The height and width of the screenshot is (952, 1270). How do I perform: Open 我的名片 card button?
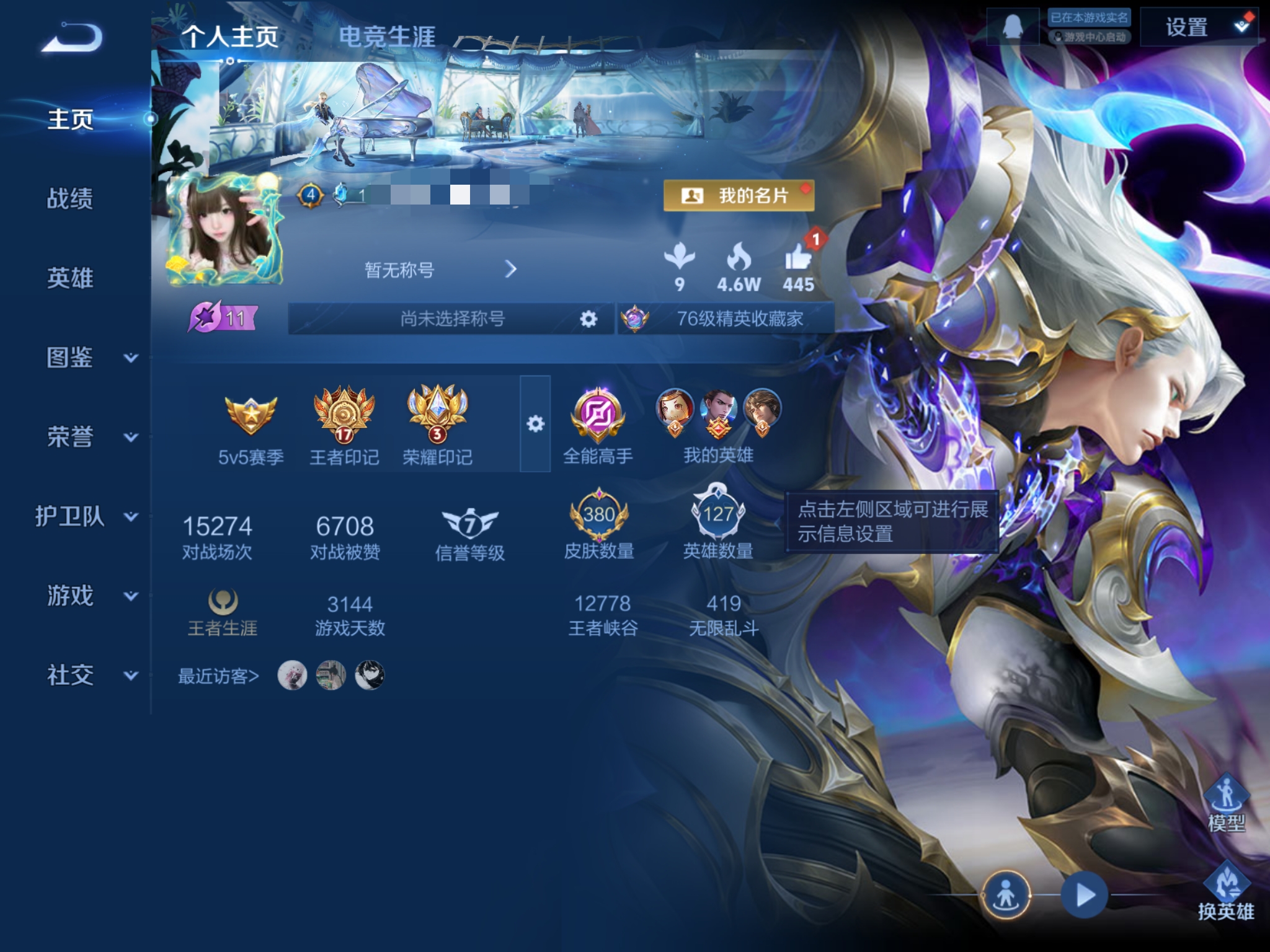tap(739, 196)
